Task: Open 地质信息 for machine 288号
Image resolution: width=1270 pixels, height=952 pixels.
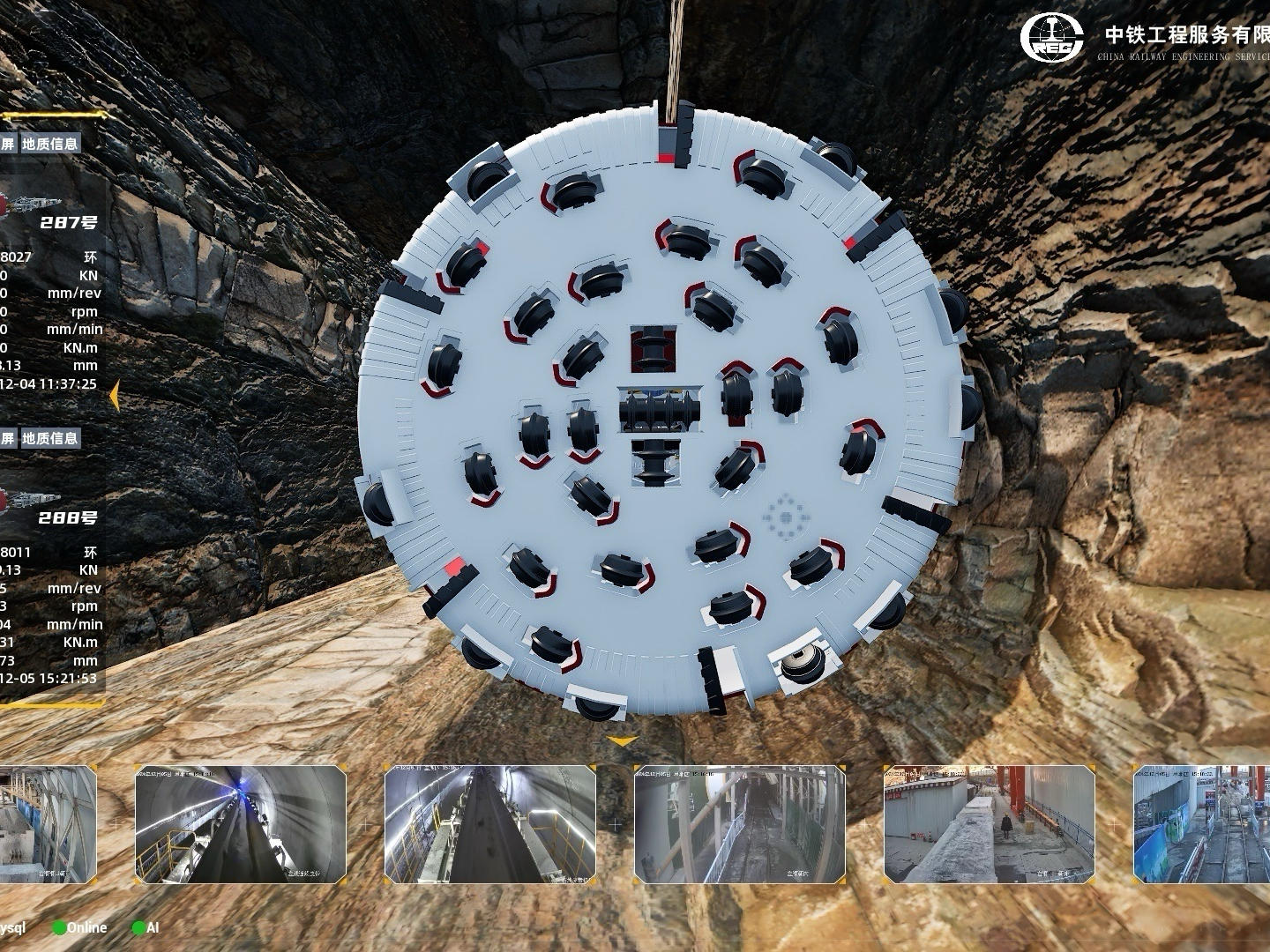Action: (x=50, y=438)
